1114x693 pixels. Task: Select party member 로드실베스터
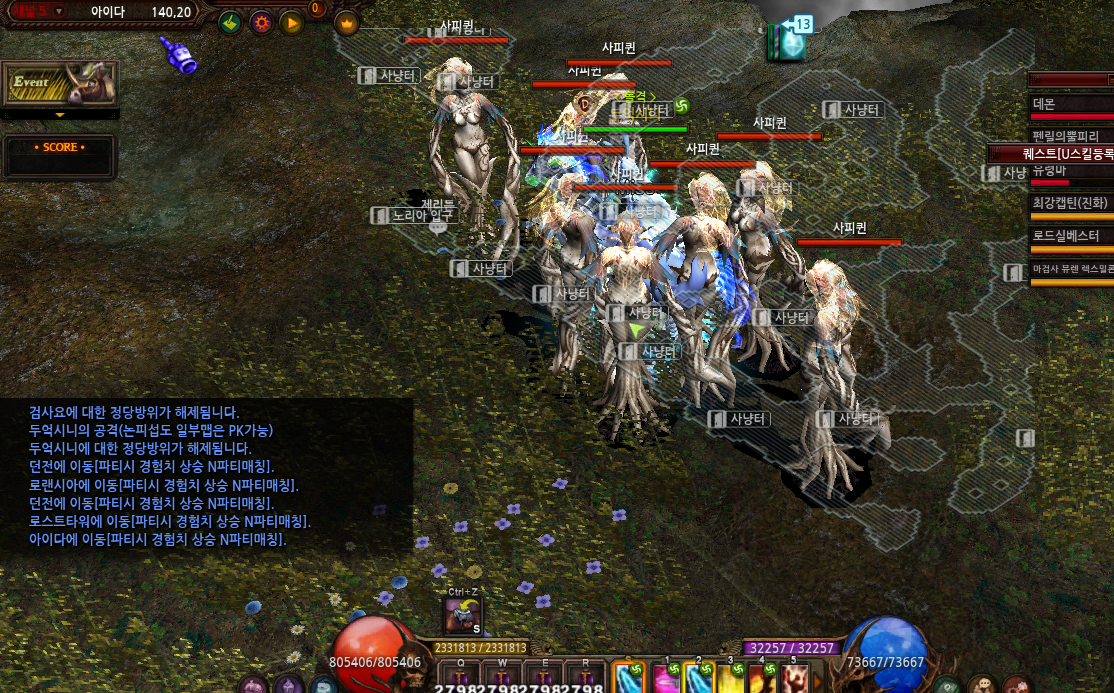tap(1071, 236)
